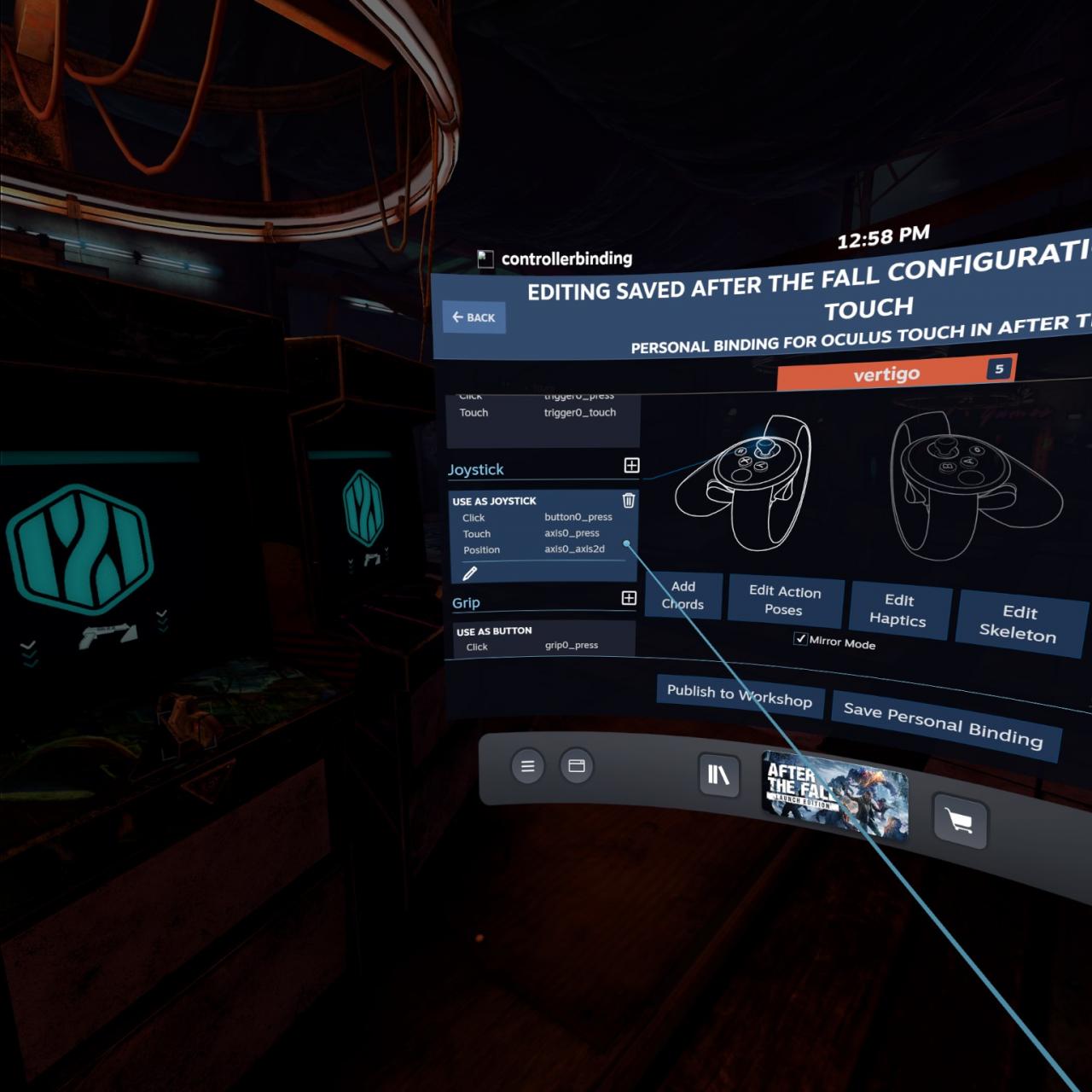Viewport: 1092px width, 1092px height.
Task: Open Edit Haptics
Action: pyautogui.click(x=898, y=610)
